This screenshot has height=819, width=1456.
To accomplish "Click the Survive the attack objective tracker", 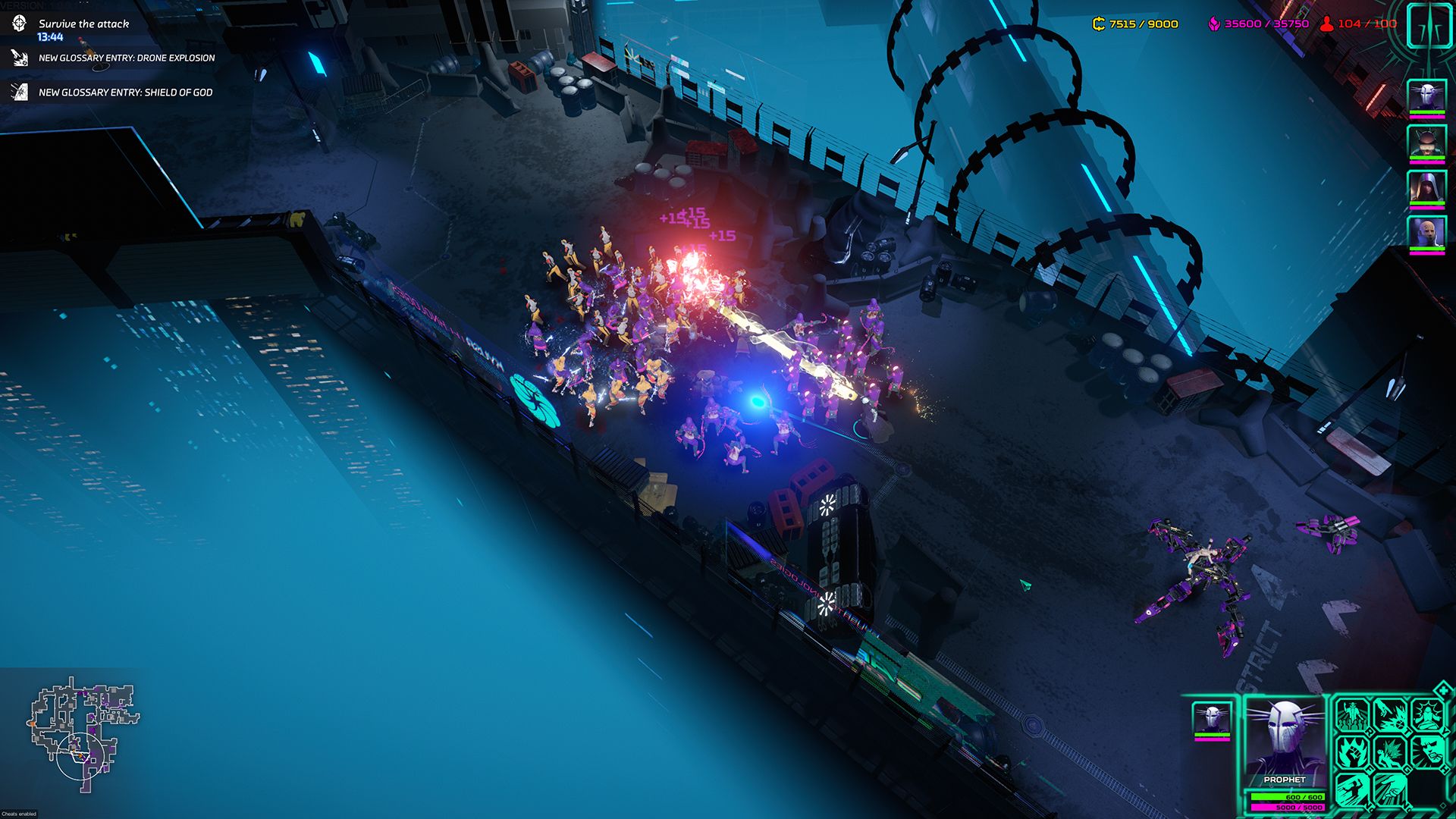I will pyautogui.click(x=83, y=24).
